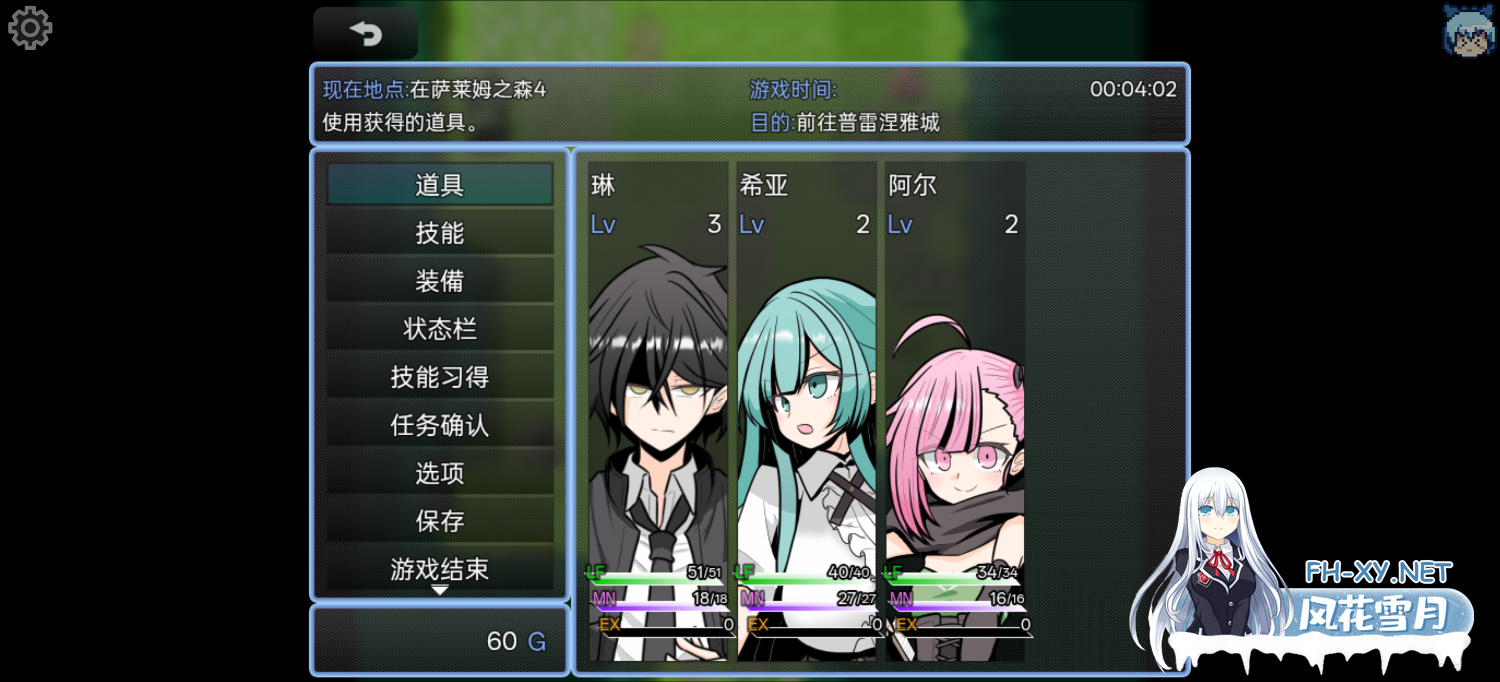The image size is (1500, 682).
Task: Choose 保存 to save the game
Action: tap(439, 521)
